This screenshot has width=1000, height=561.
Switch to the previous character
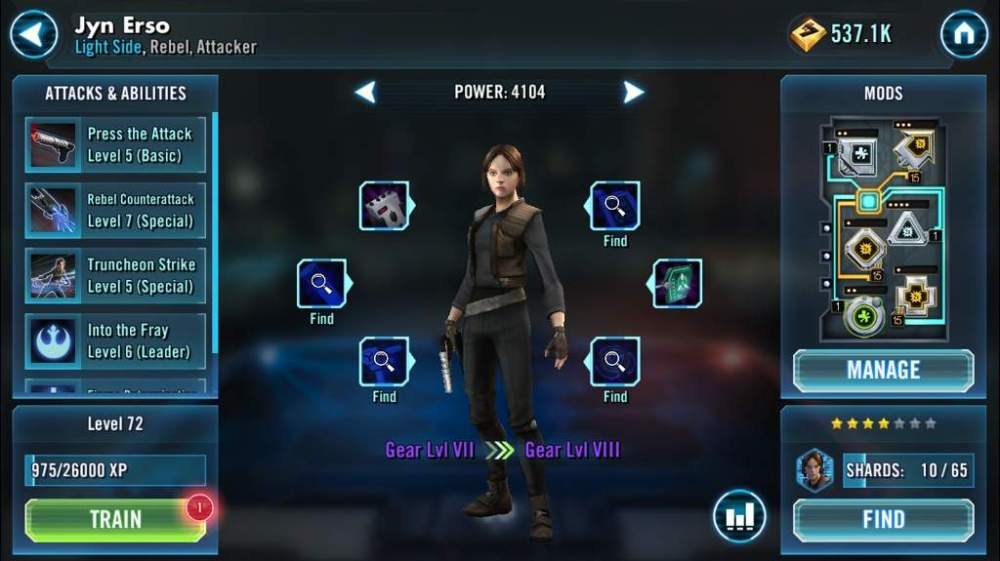point(366,93)
